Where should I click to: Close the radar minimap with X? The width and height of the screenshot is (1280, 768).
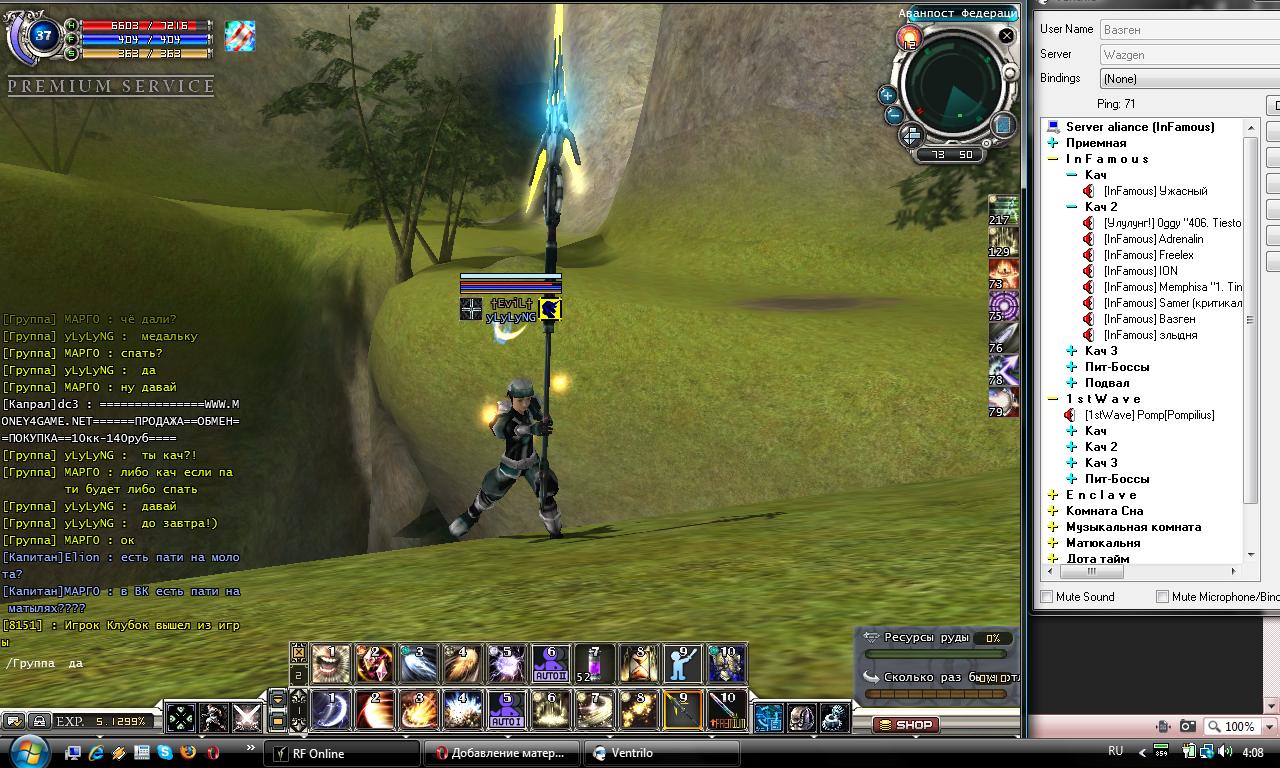click(1006, 36)
